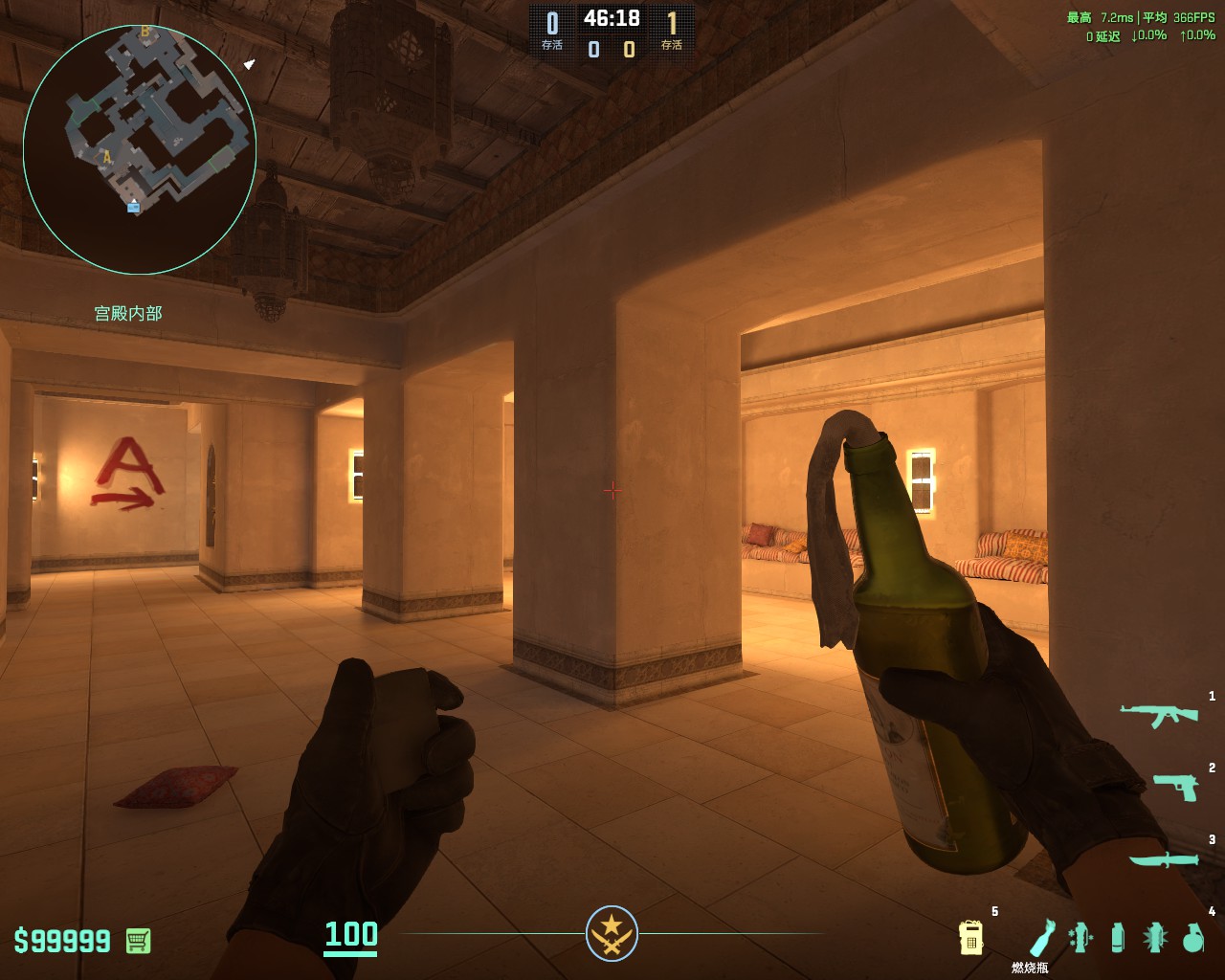Viewport: 1225px width, 980px height.
Task: Select the flashbang grenade icon
Action: (1155, 938)
